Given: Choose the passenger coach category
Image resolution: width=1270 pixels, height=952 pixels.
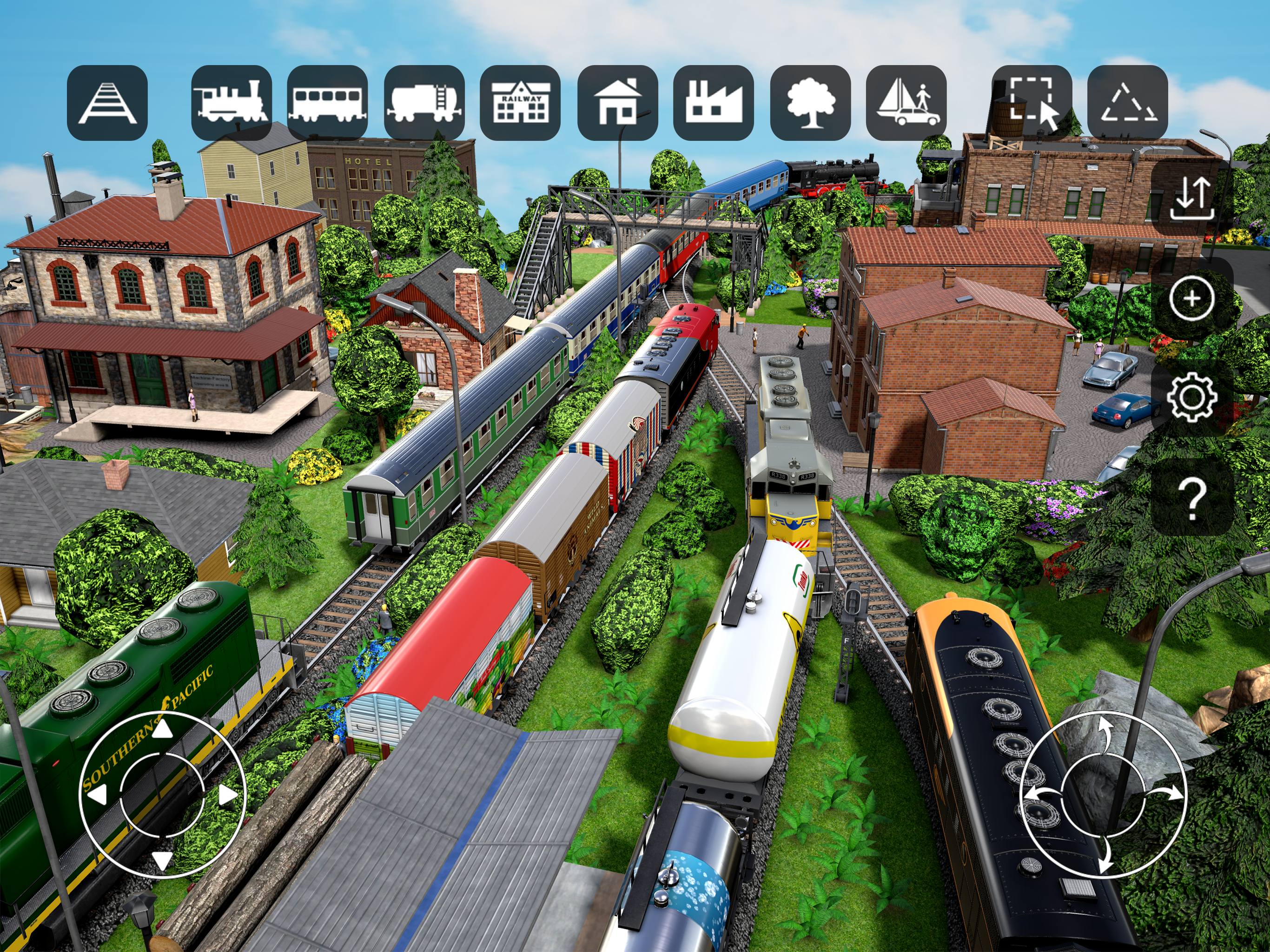Looking at the screenshot, I should [327, 103].
